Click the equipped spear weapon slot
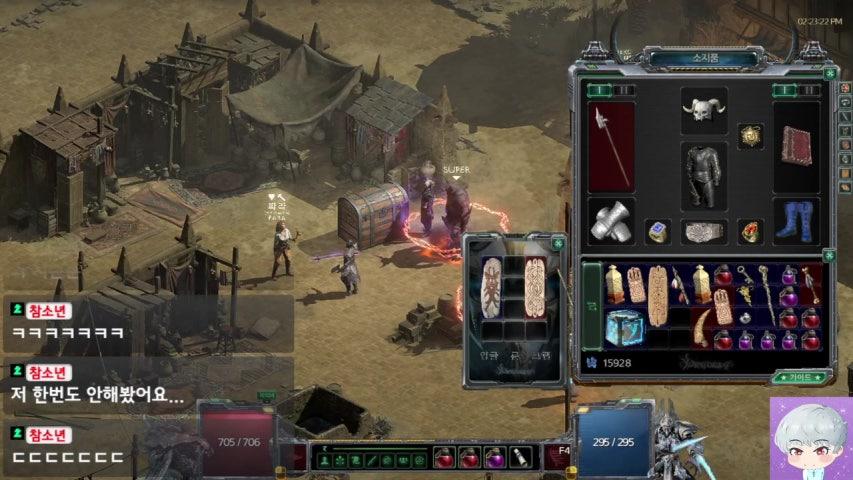Screen dimensions: 853x480 pyautogui.click(x=610, y=146)
